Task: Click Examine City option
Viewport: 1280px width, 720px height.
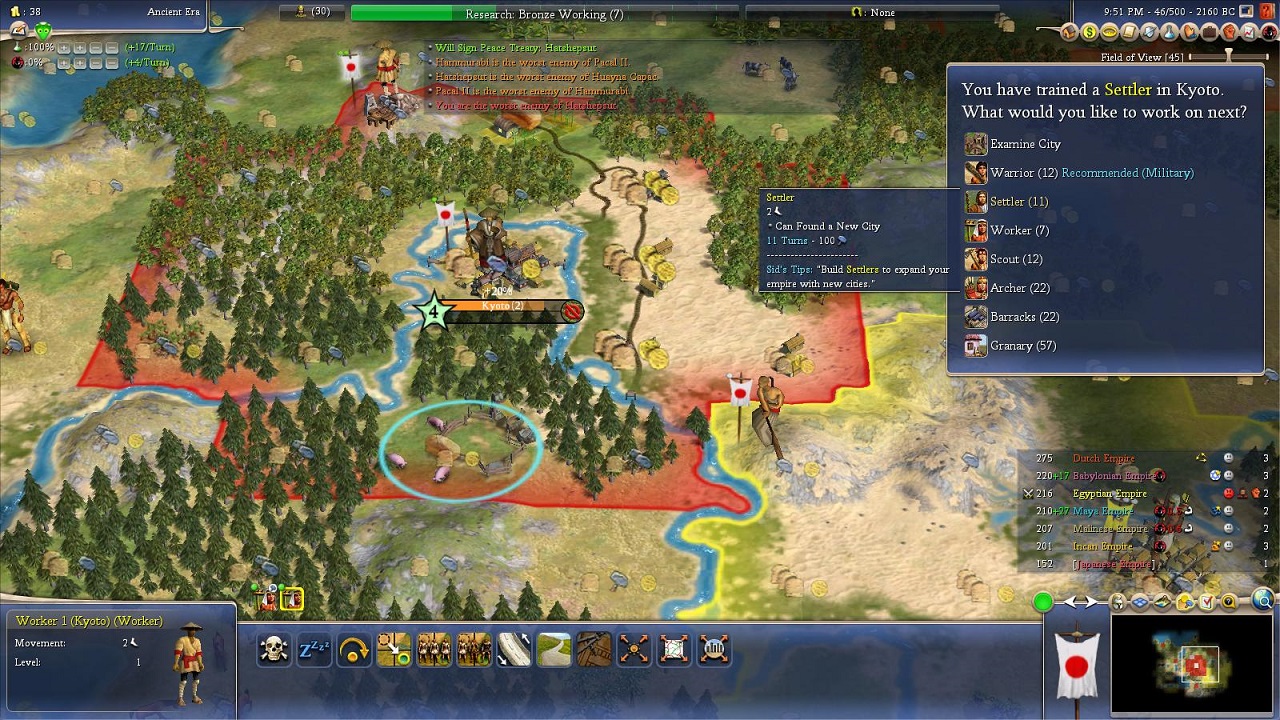Action: click(1024, 144)
